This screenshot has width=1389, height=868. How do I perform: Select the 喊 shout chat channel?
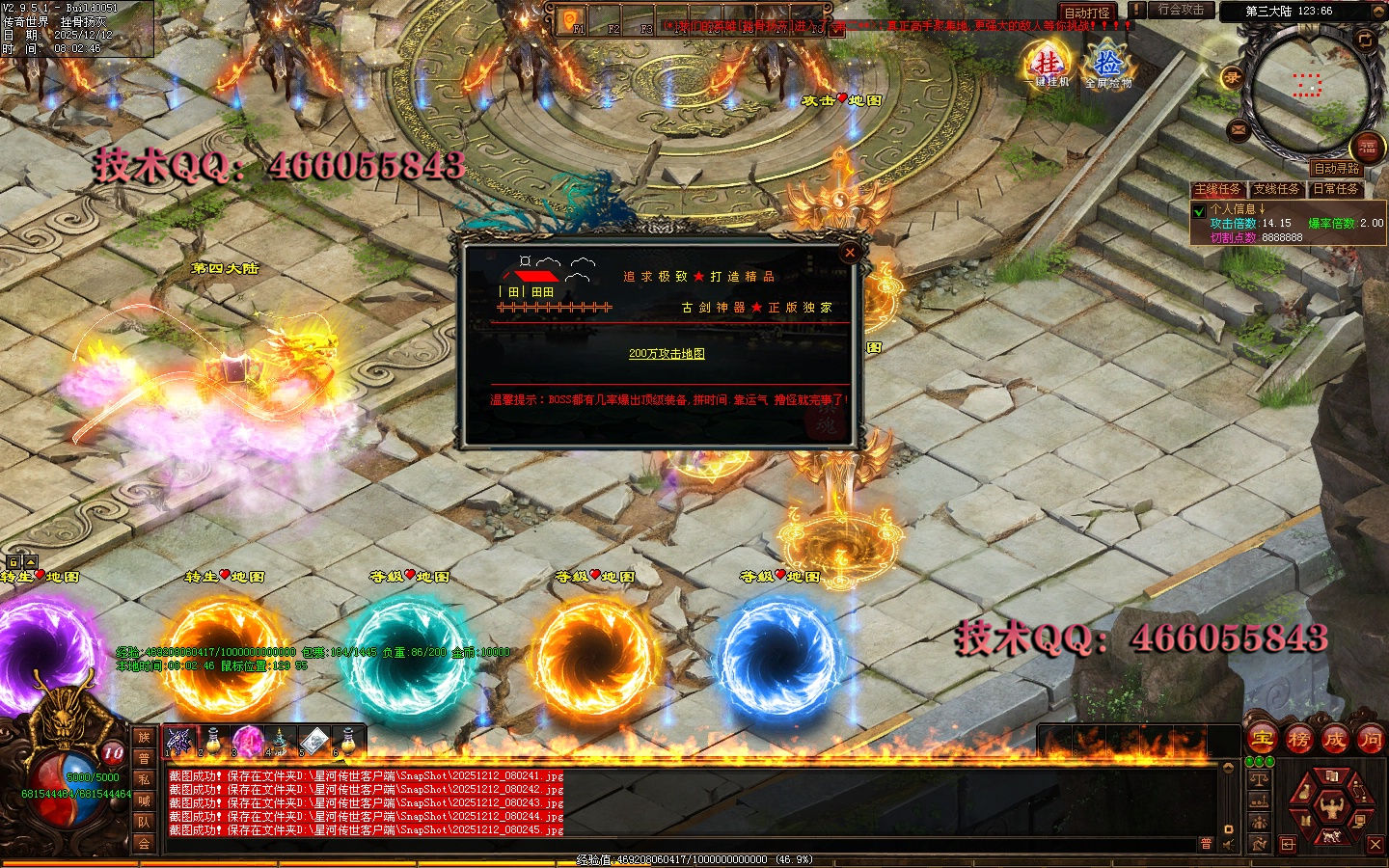pyautogui.click(x=144, y=800)
